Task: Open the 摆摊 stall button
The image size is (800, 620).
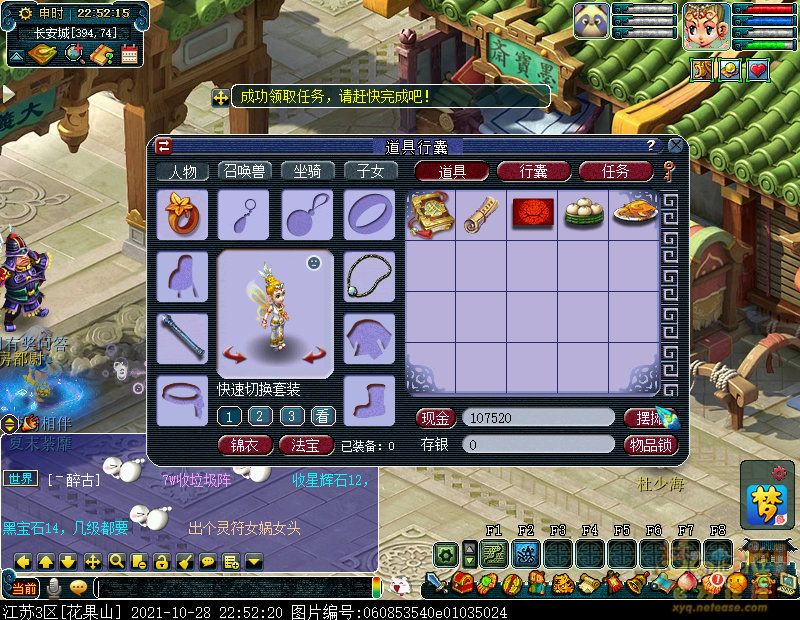Action: pos(648,418)
